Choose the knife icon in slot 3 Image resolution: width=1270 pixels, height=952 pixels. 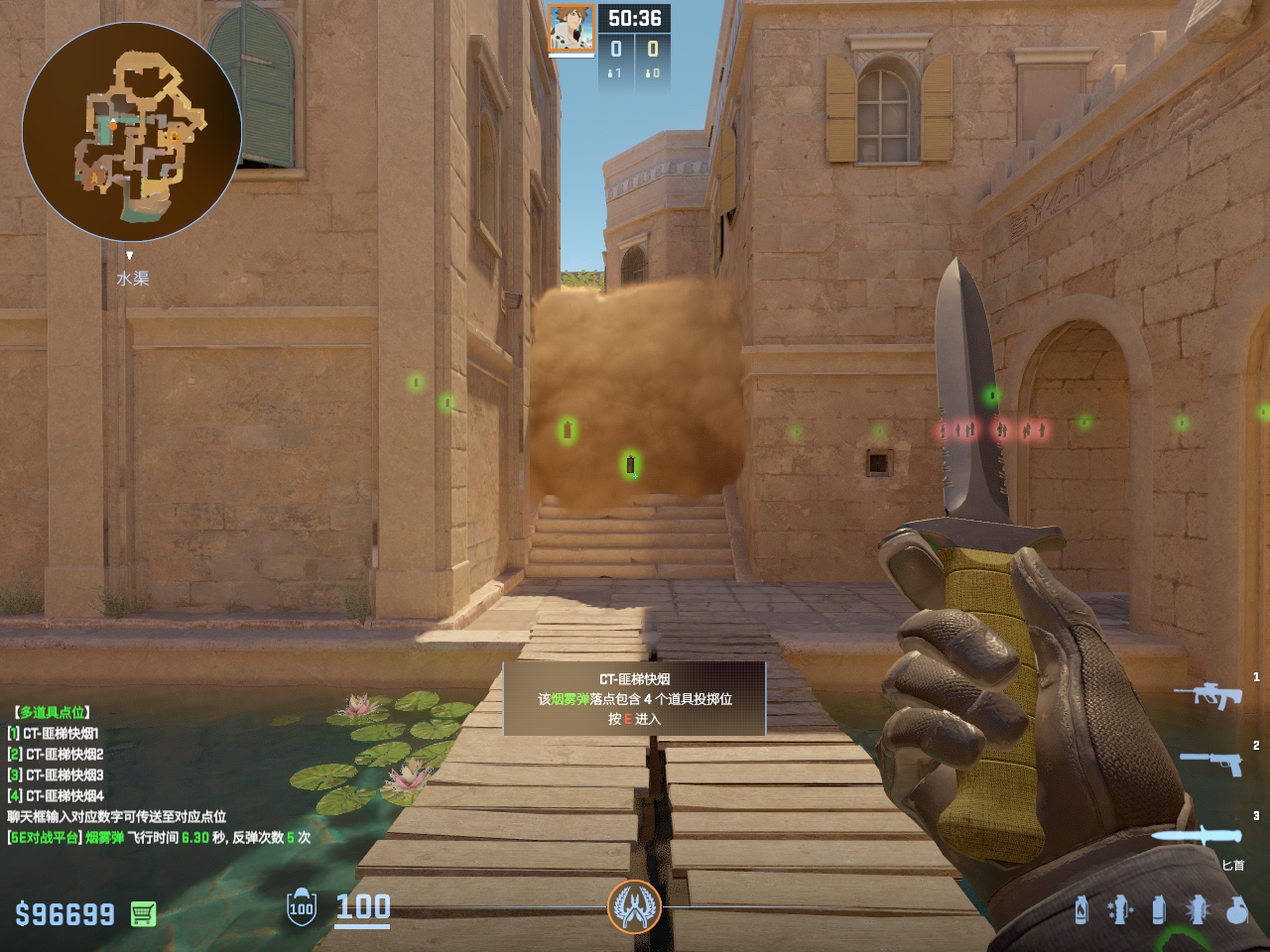pos(1197,836)
